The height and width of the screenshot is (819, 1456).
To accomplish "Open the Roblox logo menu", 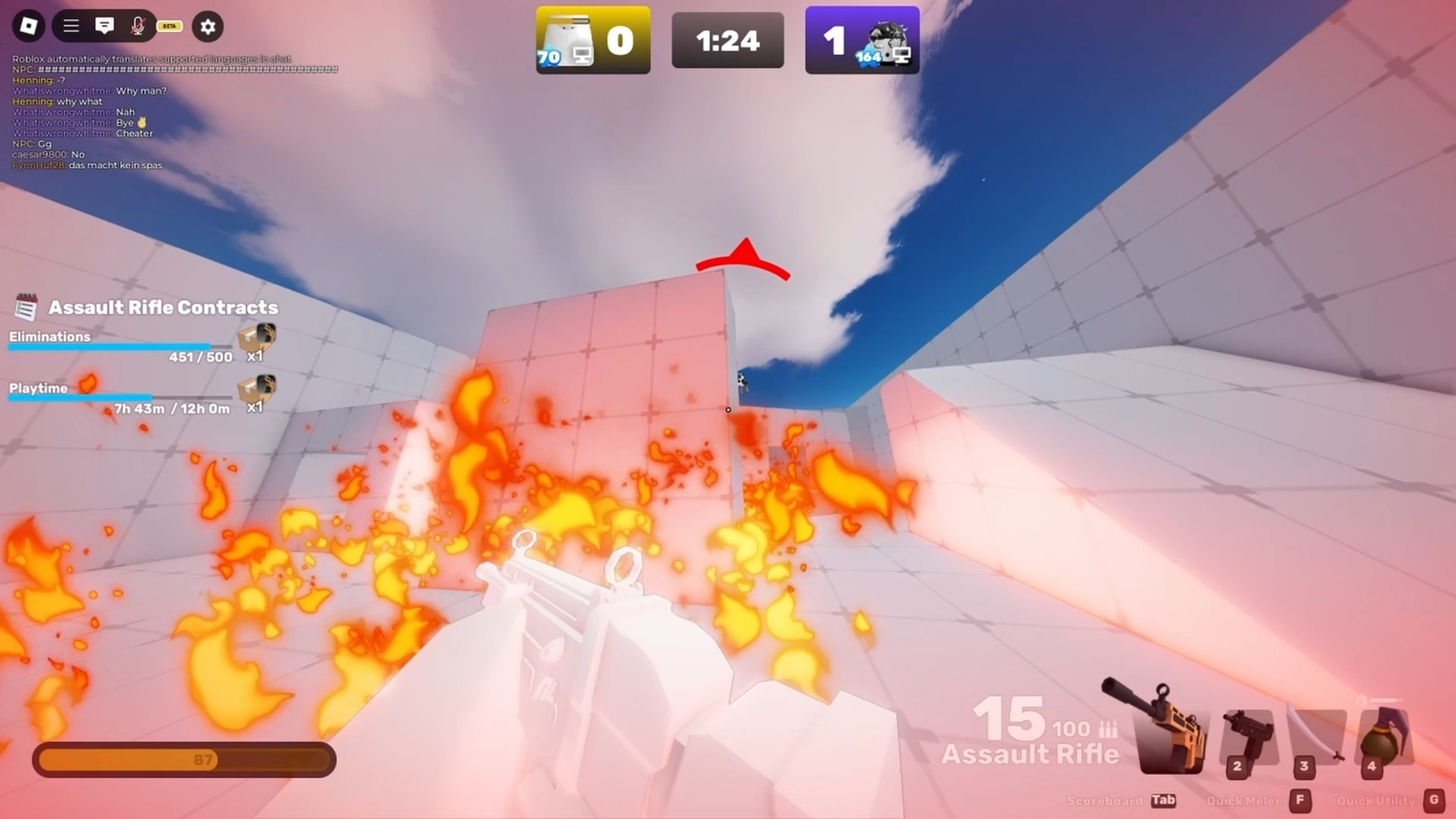I will [x=29, y=27].
